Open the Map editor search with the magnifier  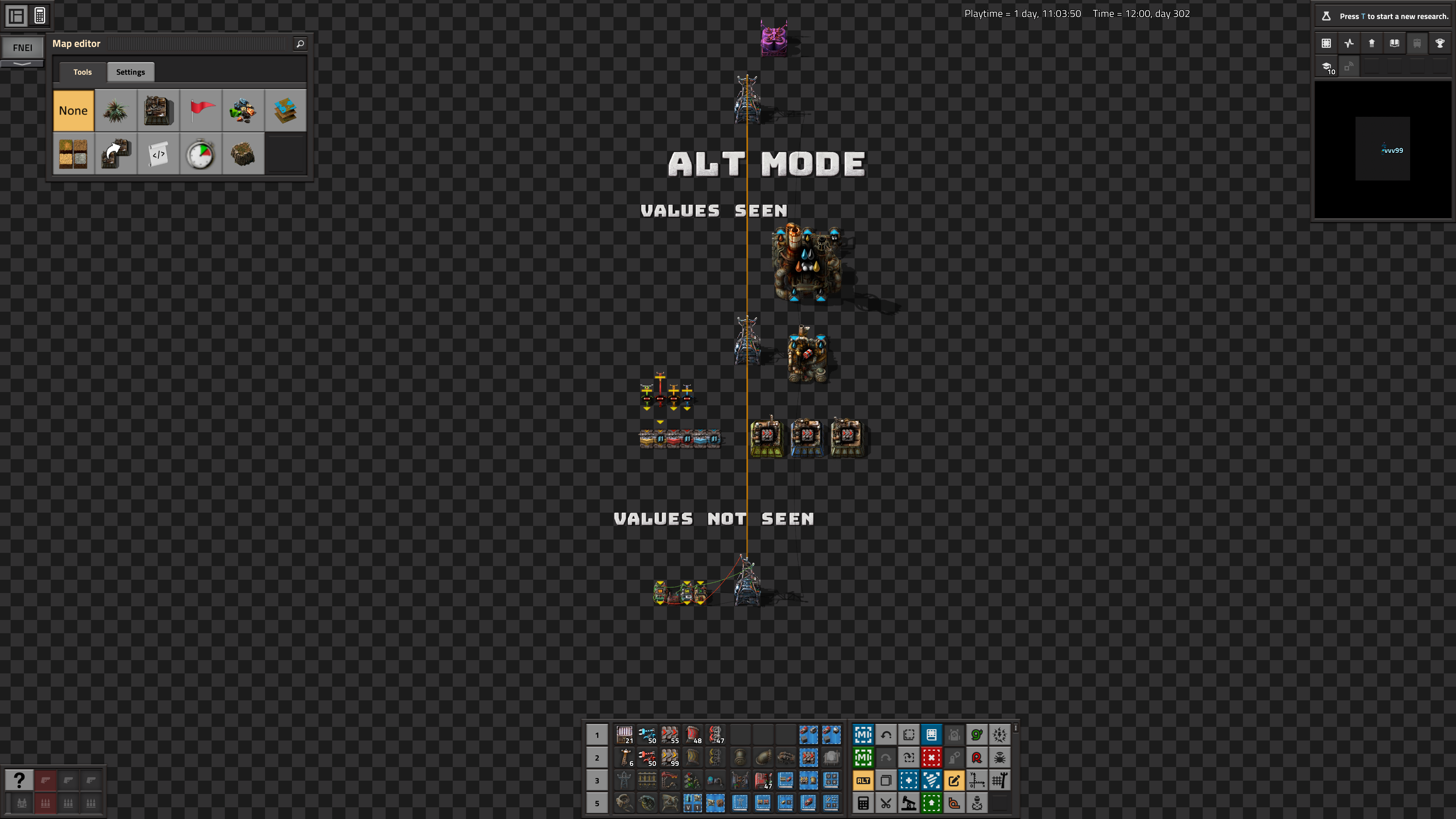pyautogui.click(x=300, y=44)
